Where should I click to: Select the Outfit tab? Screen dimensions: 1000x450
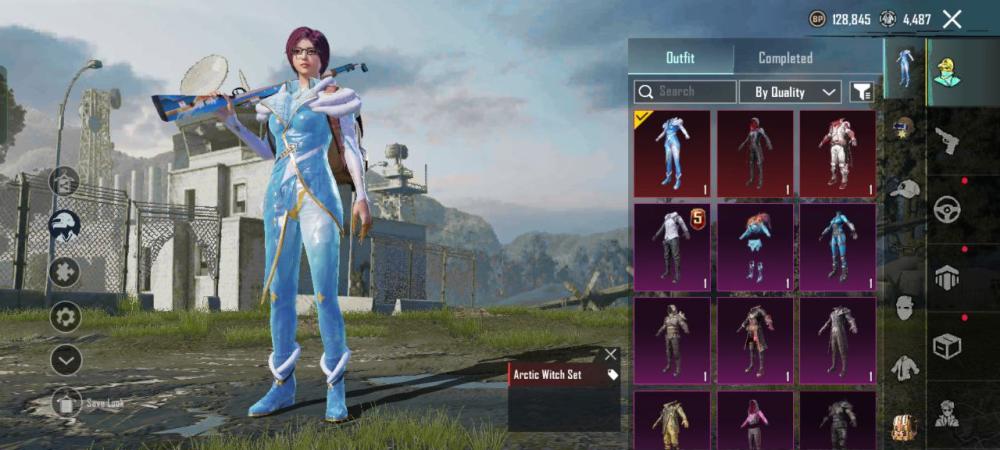(680, 58)
